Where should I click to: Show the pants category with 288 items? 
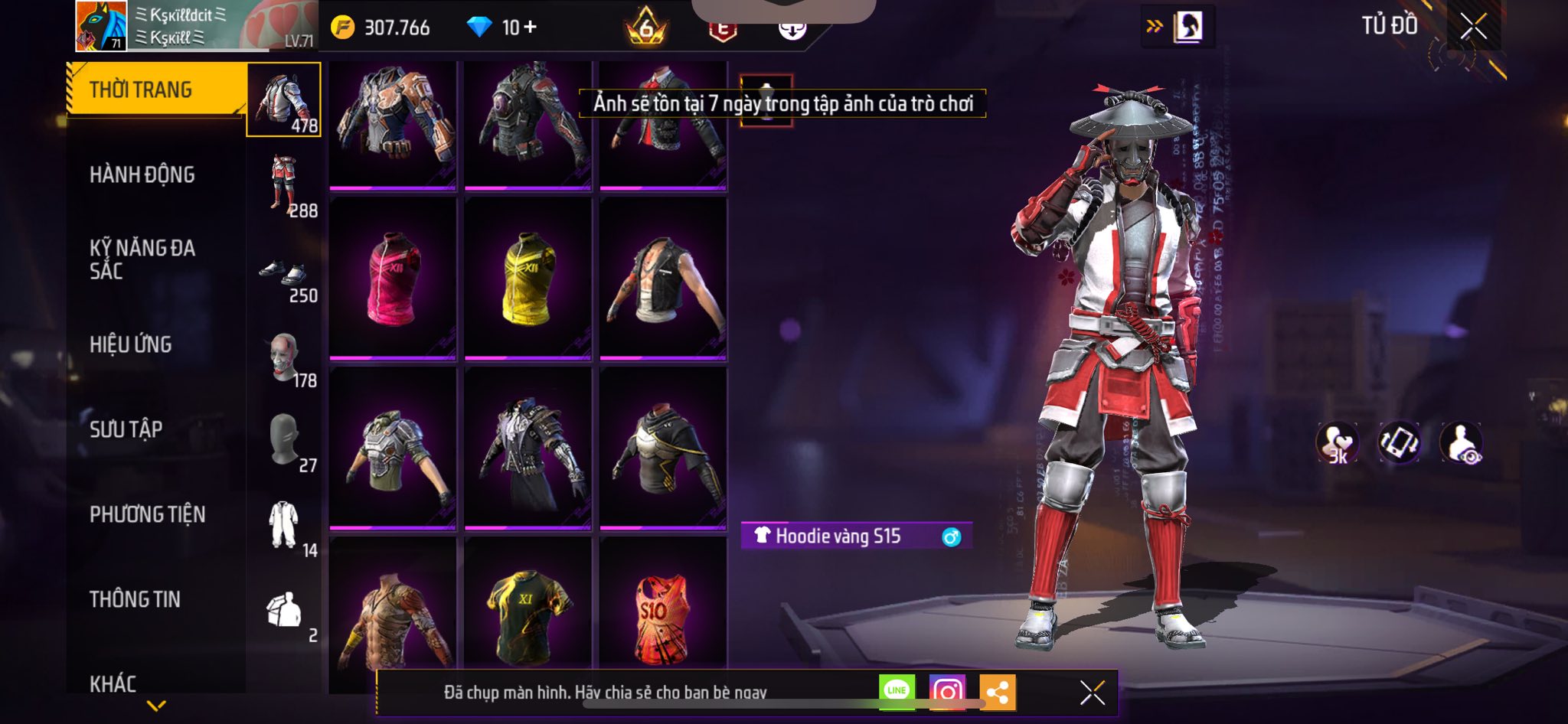coord(285,184)
